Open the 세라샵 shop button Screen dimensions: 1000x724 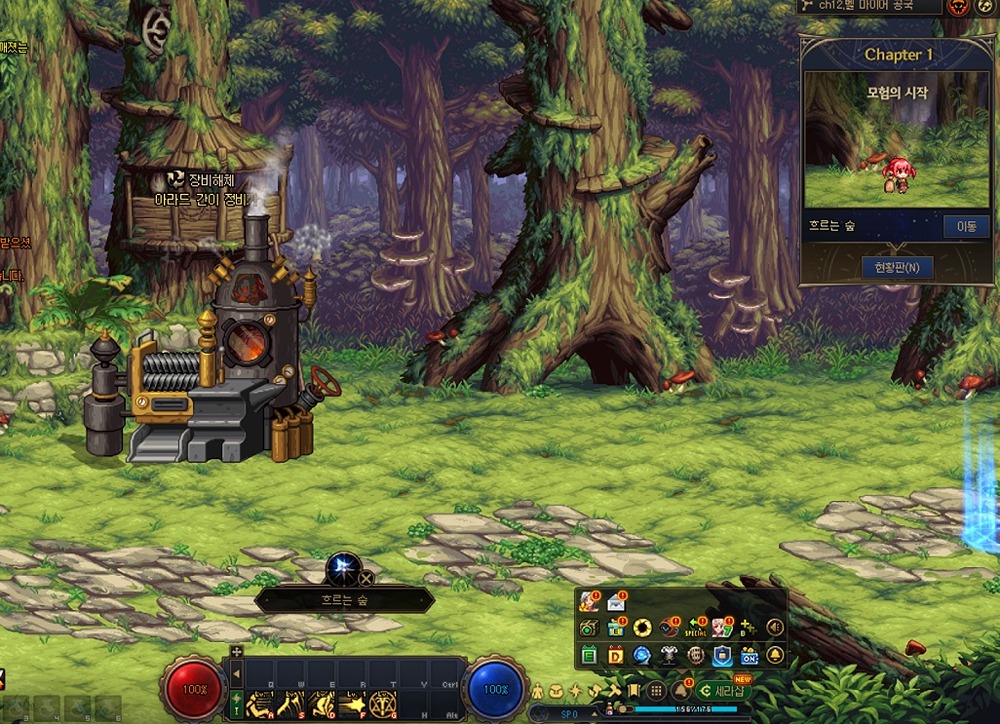point(723,691)
